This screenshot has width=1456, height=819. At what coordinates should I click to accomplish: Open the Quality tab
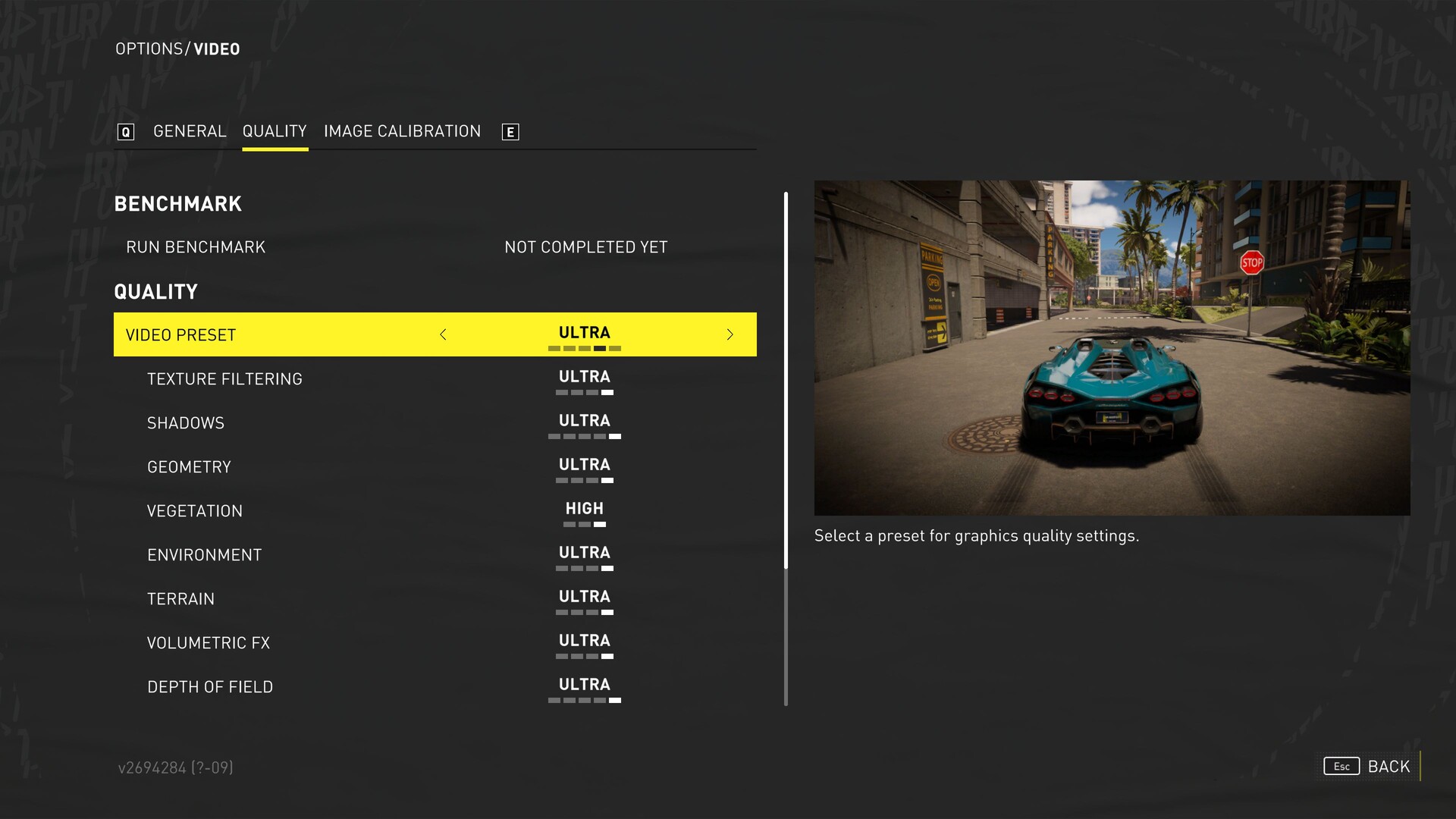tap(275, 131)
